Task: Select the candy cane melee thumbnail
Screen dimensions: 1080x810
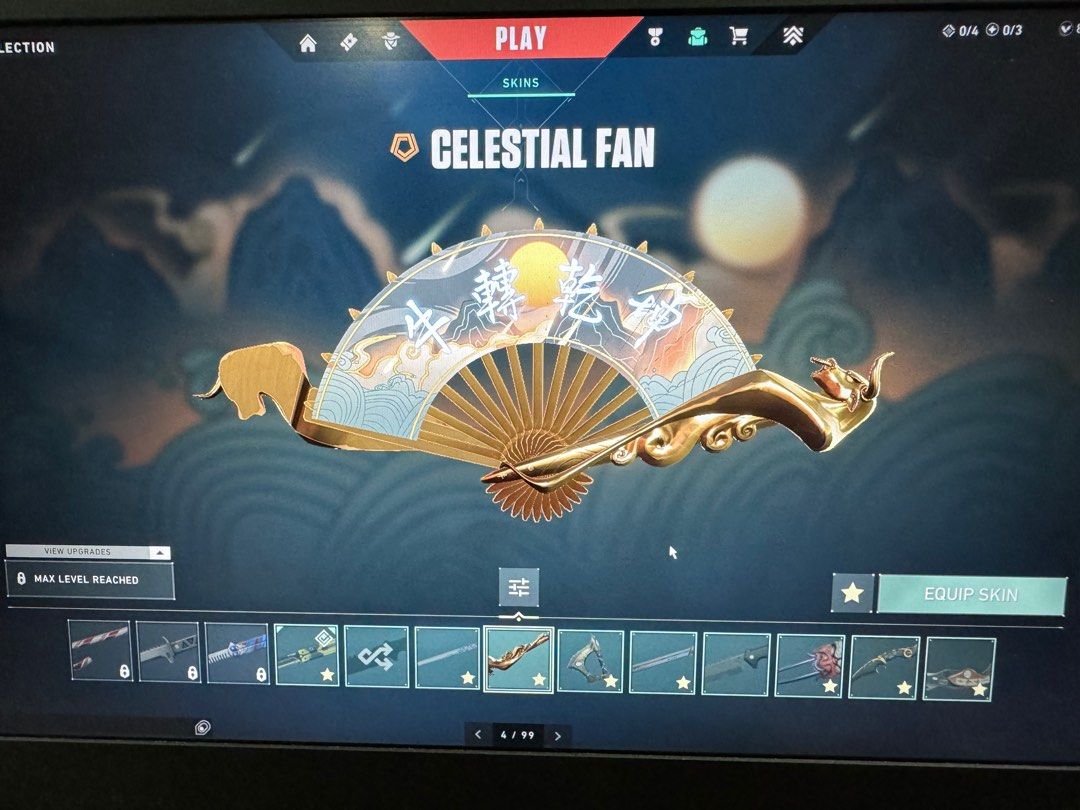Action: click(x=100, y=652)
